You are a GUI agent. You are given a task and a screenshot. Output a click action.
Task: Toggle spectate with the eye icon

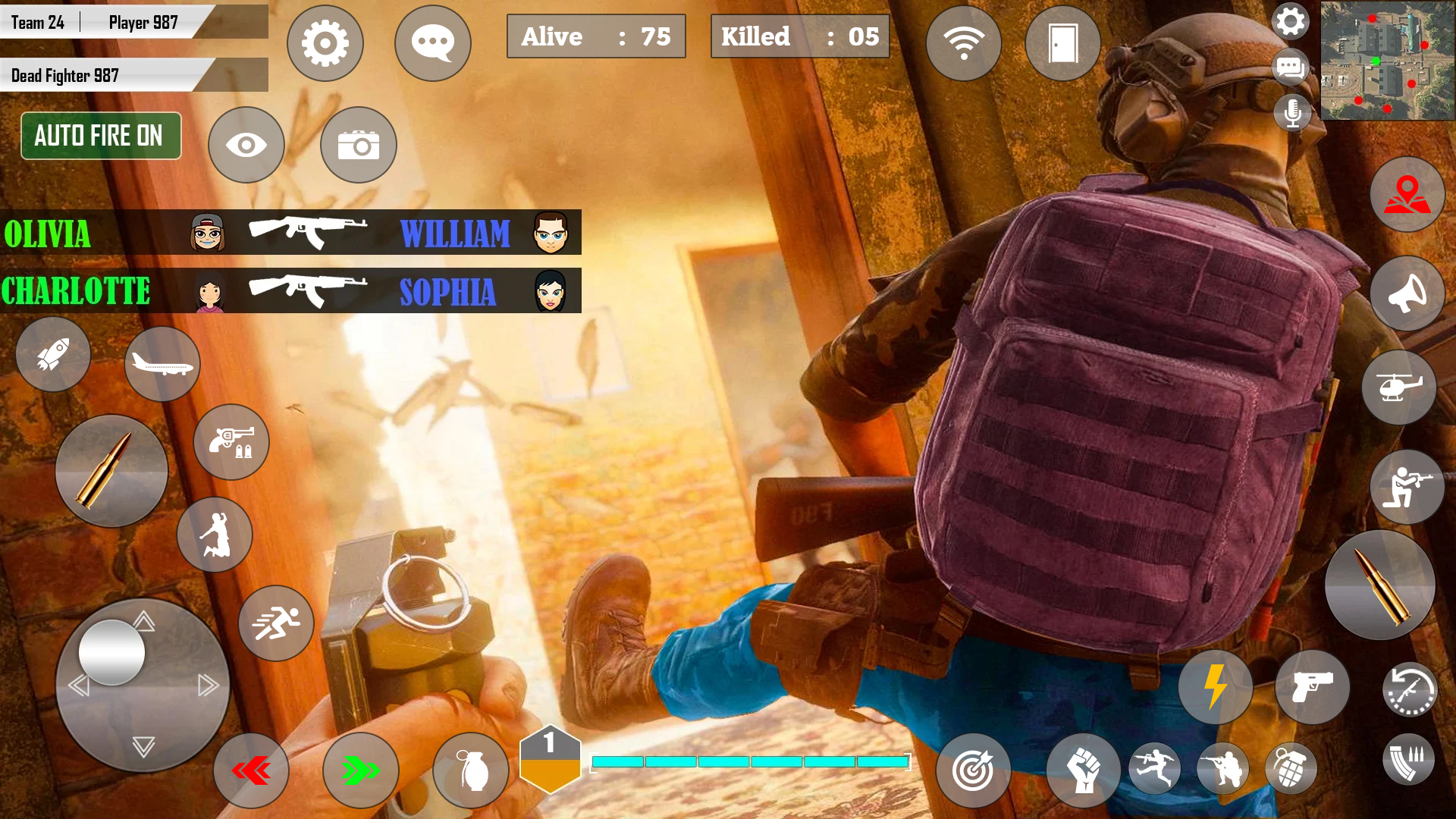coord(246,144)
